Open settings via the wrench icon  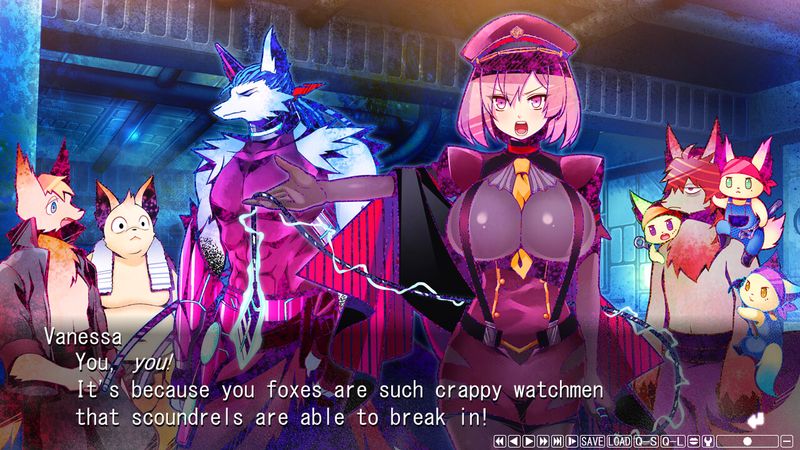(708, 441)
